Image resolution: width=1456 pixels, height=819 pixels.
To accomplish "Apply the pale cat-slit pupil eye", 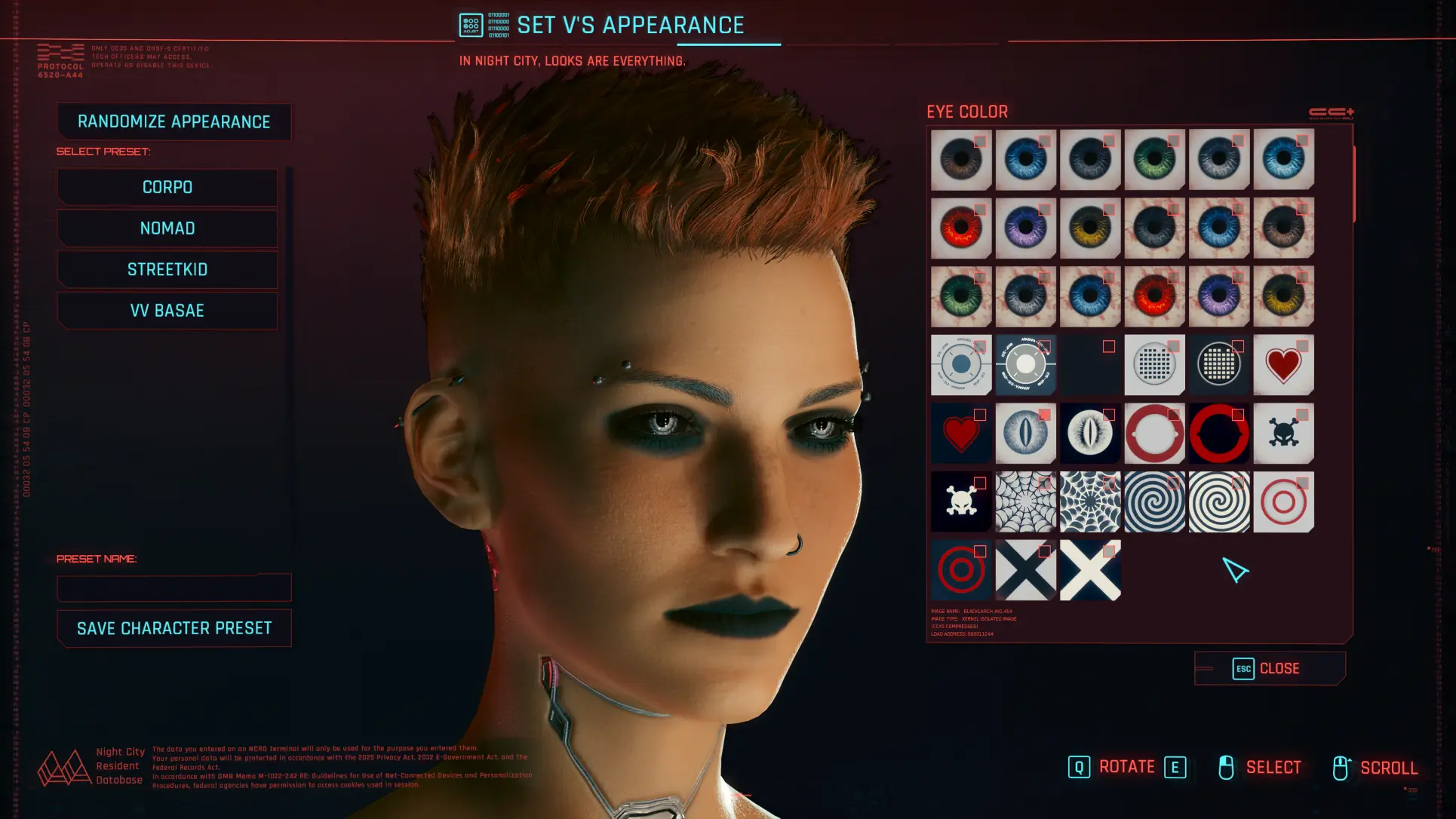I will [1025, 434].
